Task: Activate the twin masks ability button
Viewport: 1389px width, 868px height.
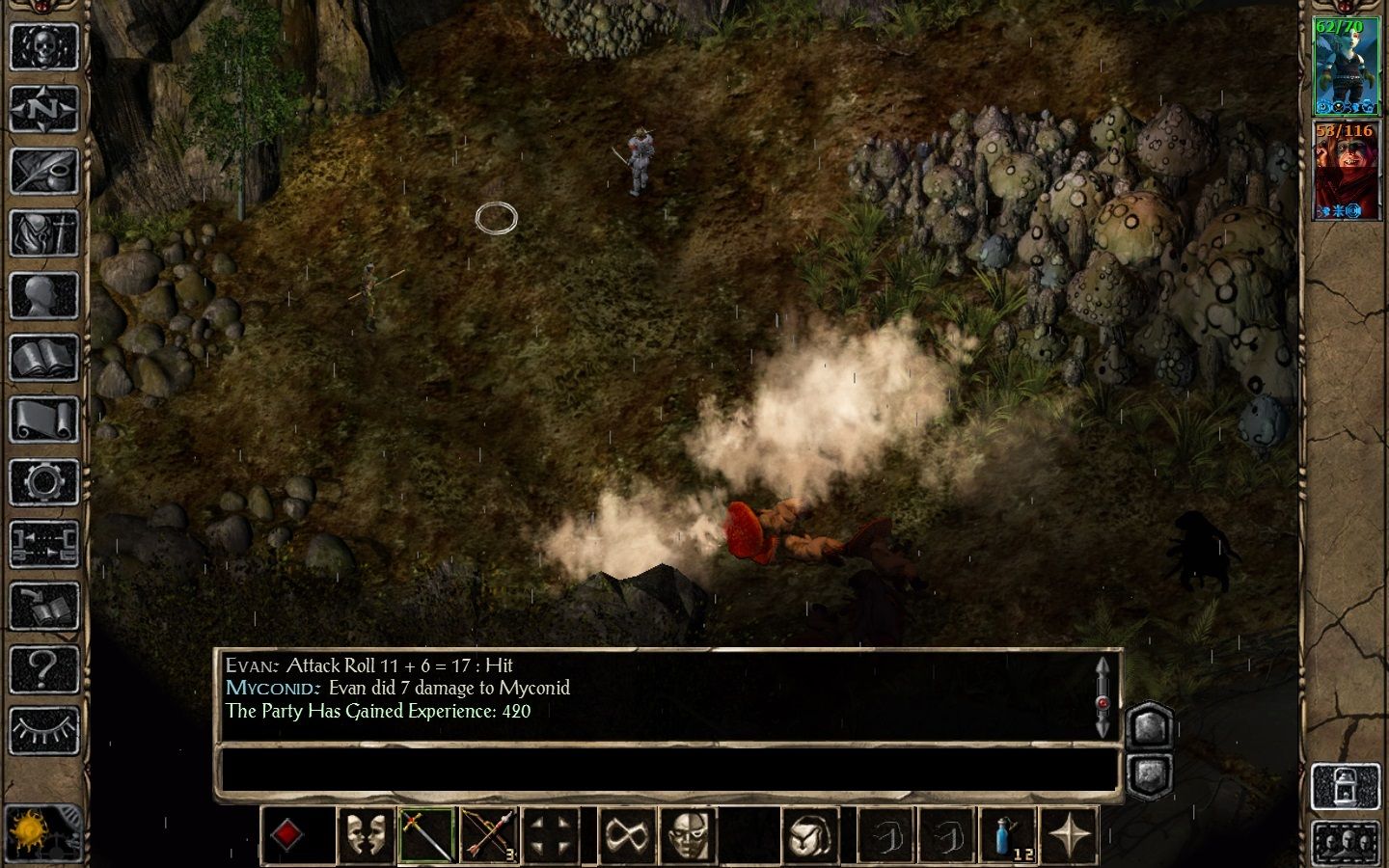Action: tap(365, 834)
